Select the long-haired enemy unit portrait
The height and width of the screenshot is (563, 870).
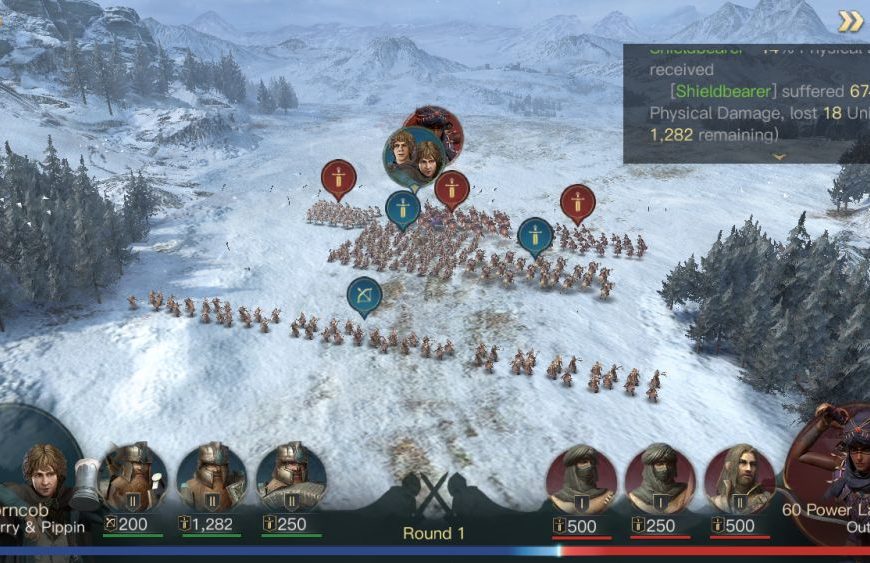[740, 478]
